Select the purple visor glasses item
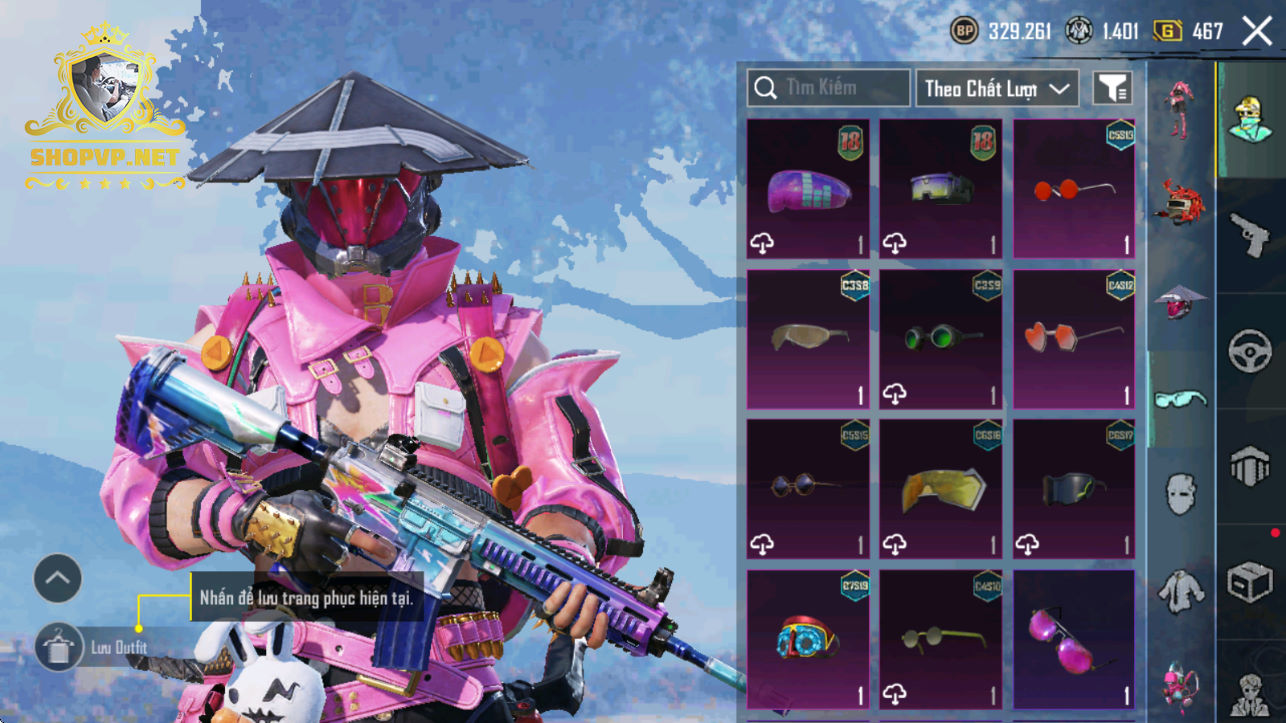The width and height of the screenshot is (1286, 723). (x=808, y=189)
